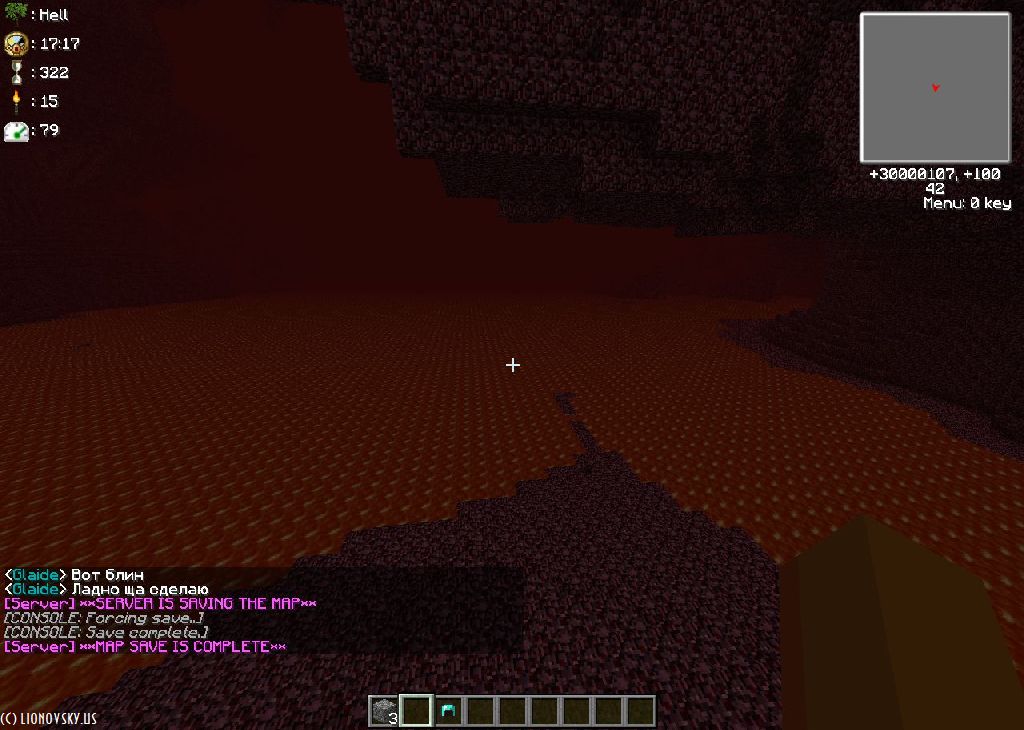This screenshot has height=730, width=1024.
Task: Click the Hell biome tree icon
Action: [x=15, y=14]
